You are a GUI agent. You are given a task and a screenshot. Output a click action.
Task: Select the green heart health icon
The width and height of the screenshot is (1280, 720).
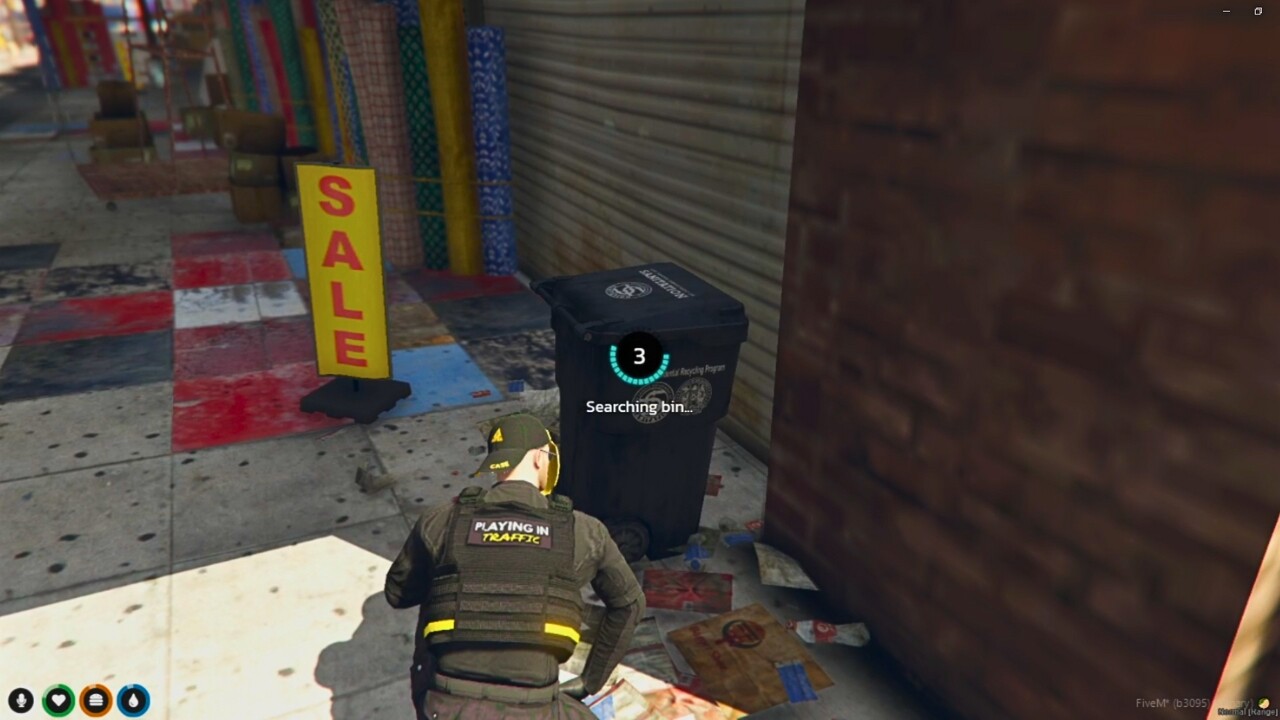(57, 697)
